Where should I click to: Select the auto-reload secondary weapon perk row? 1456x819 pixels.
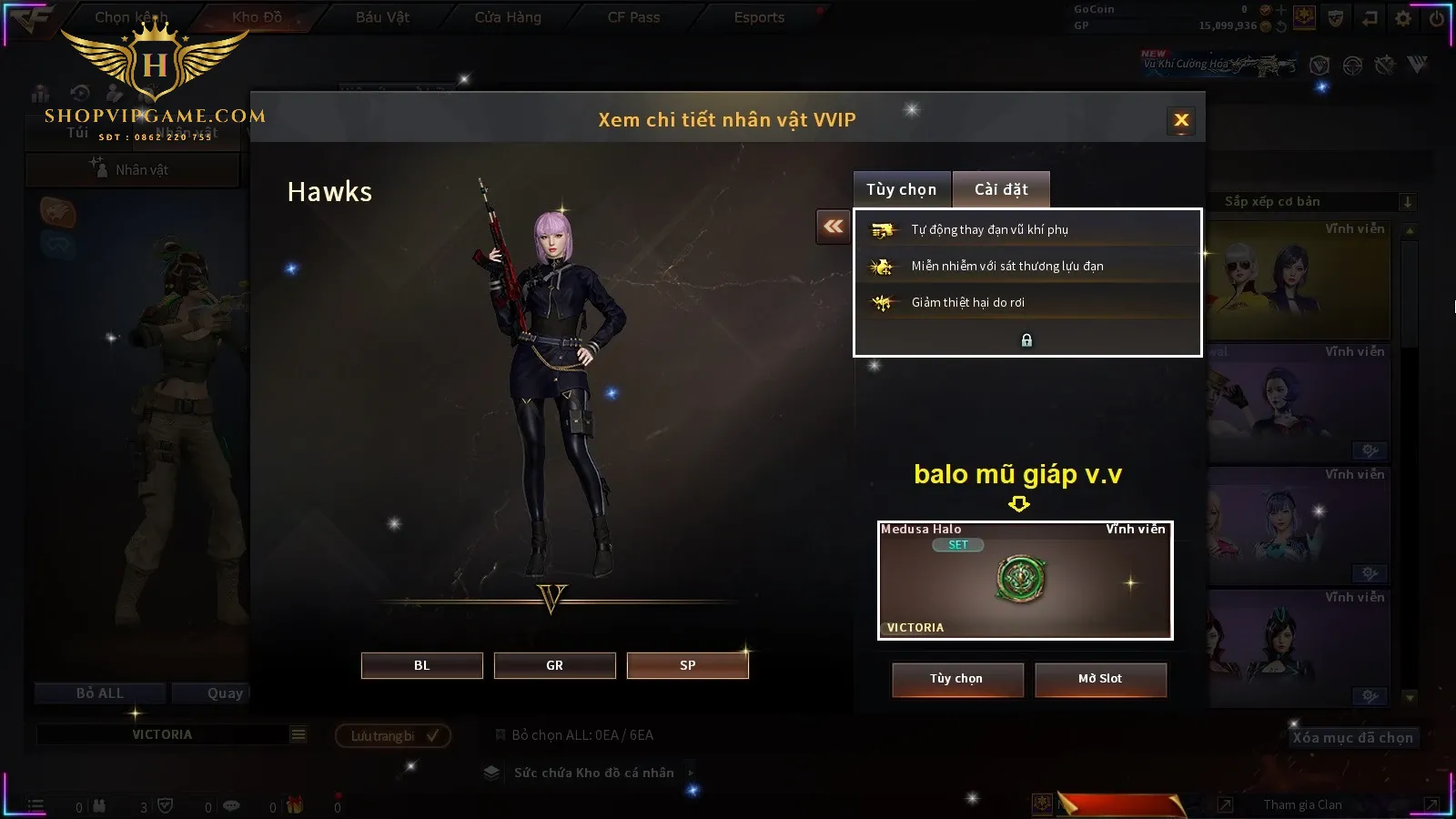1026,229
